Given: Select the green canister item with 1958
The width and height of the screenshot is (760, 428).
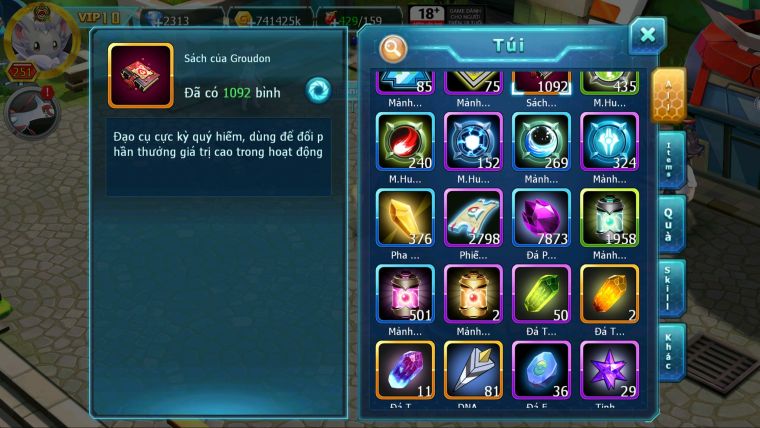Looking at the screenshot, I should pyautogui.click(x=609, y=217).
